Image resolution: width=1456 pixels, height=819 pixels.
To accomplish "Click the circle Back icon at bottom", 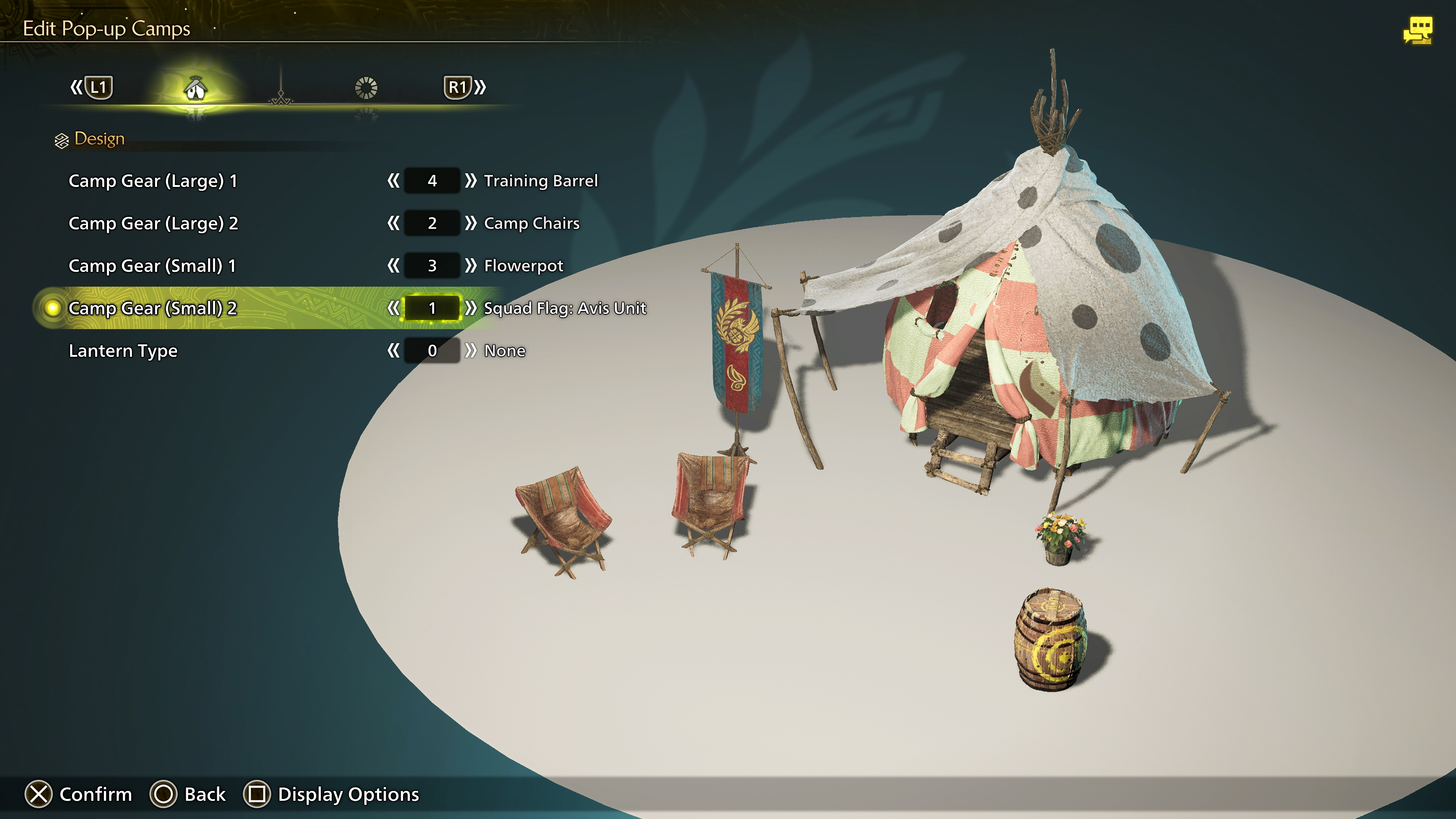I will pyautogui.click(x=164, y=794).
